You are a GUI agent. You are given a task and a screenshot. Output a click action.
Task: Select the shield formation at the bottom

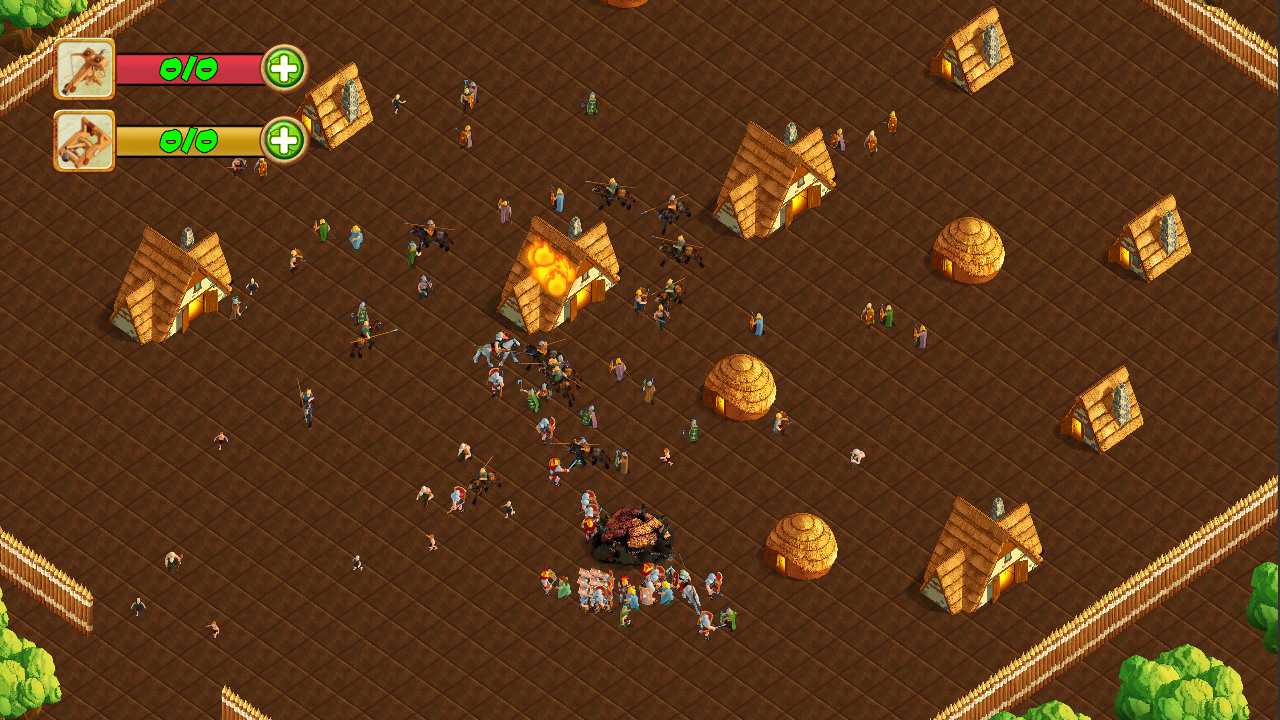(595, 590)
